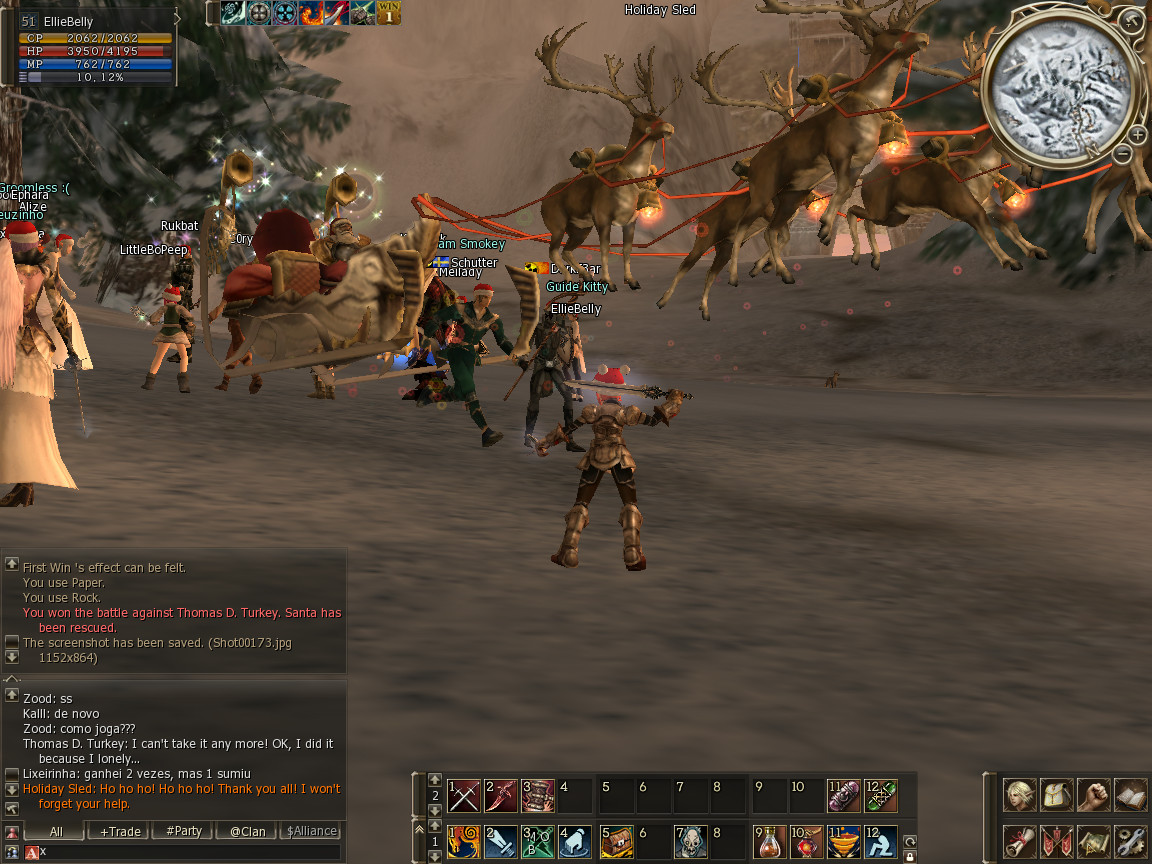Open the quest scroll menu
The height and width of the screenshot is (864, 1152).
coord(1020,841)
